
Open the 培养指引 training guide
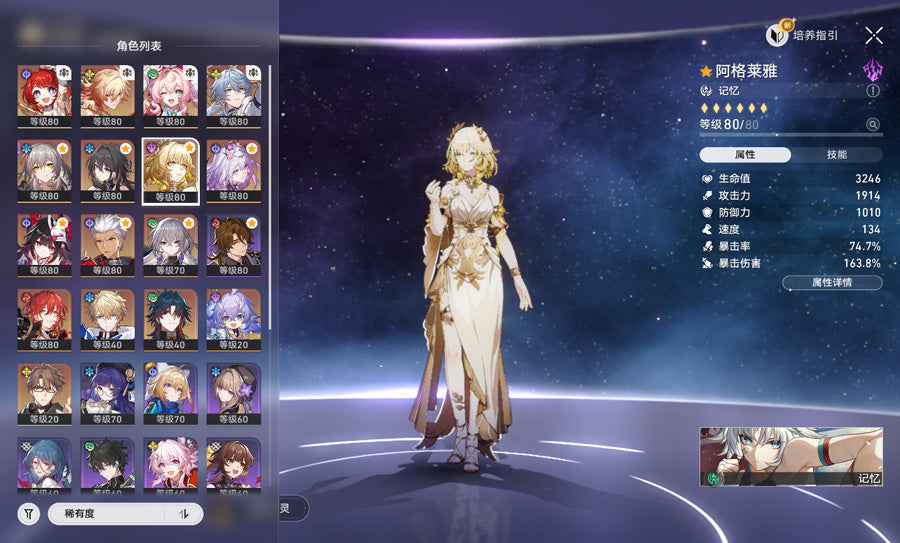tap(802, 35)
